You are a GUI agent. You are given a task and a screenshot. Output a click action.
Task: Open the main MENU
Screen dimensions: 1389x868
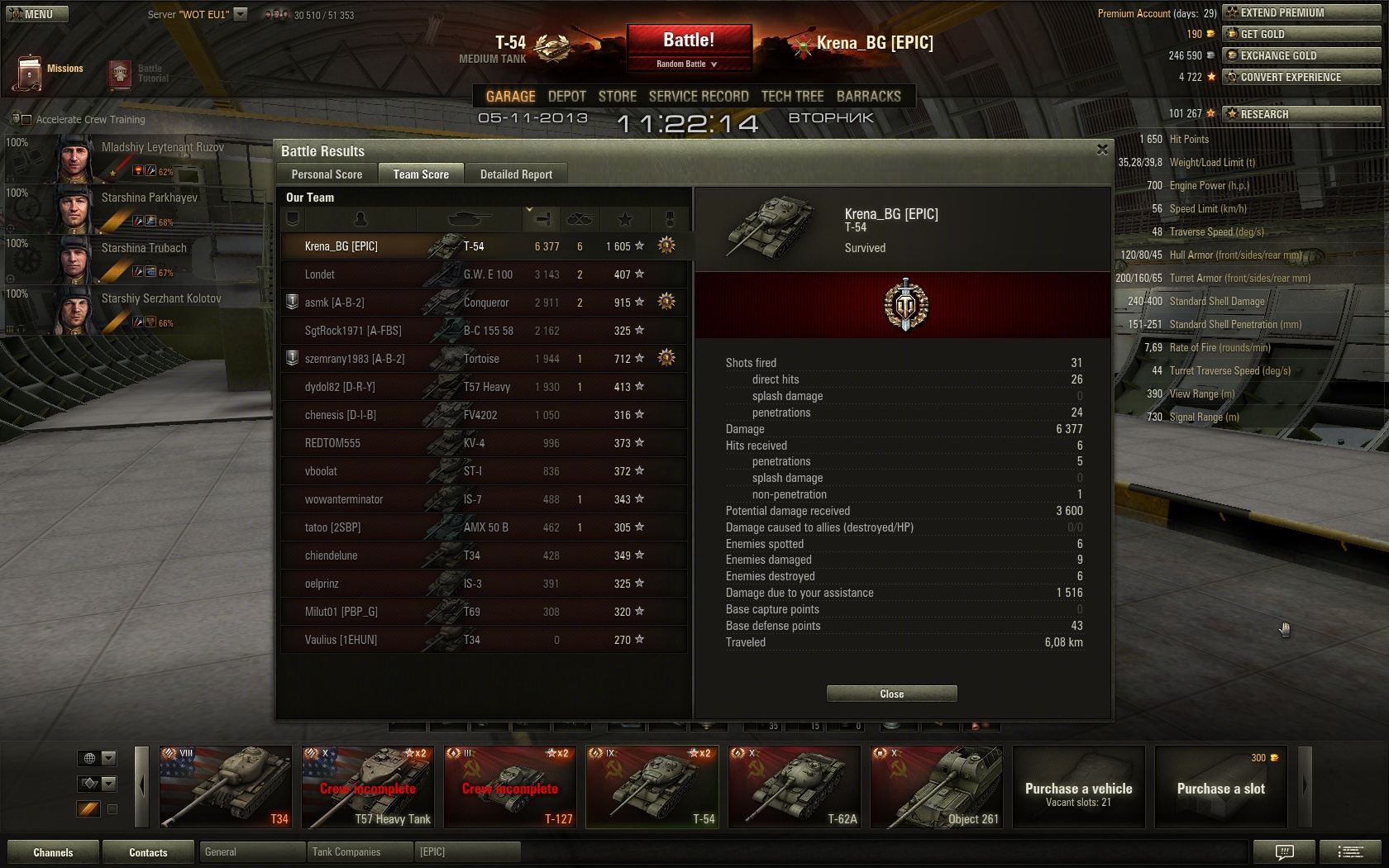pyautogui.click(x=36, y=14)
